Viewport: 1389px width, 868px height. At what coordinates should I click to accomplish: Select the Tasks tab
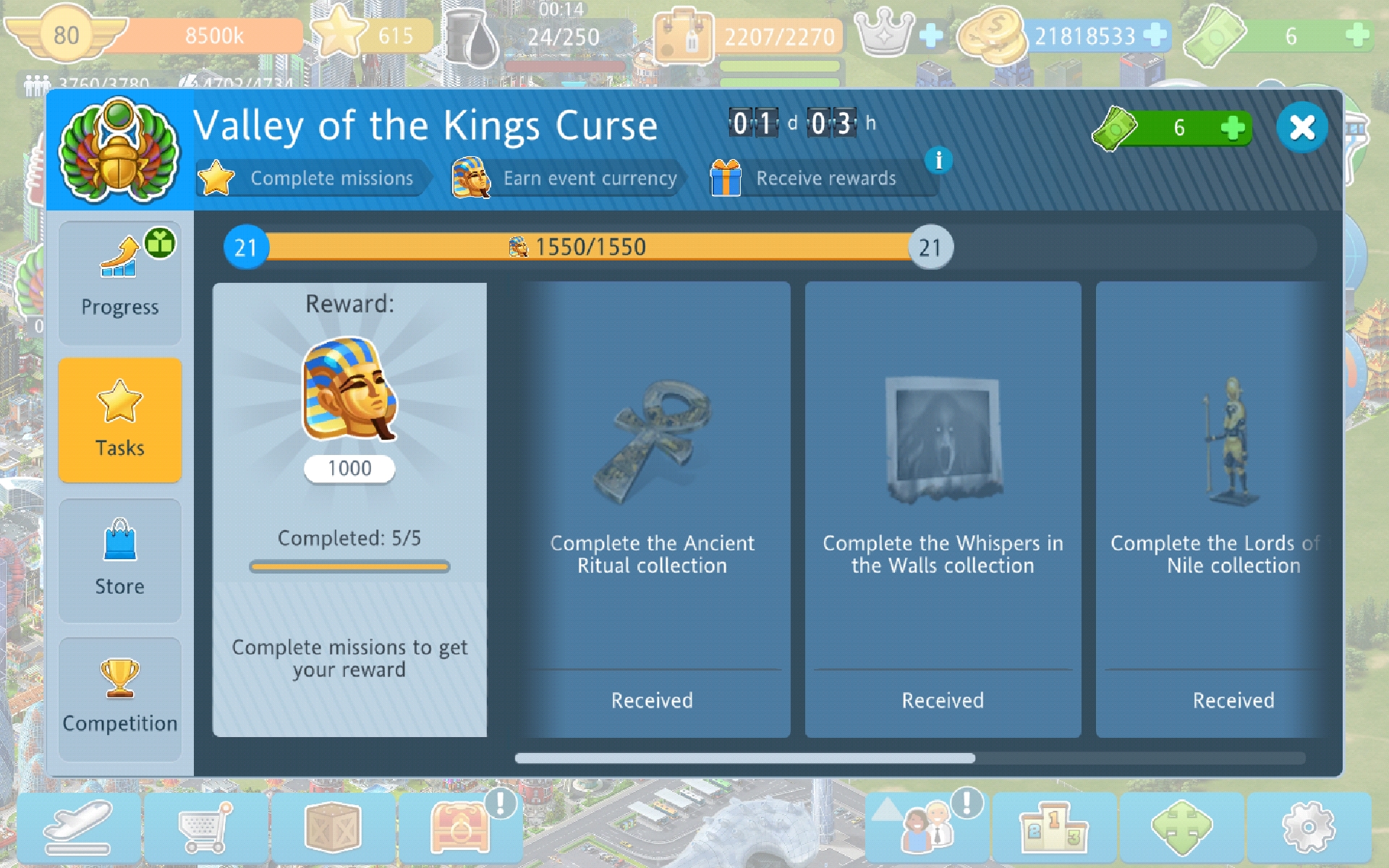tap(120, 420)
